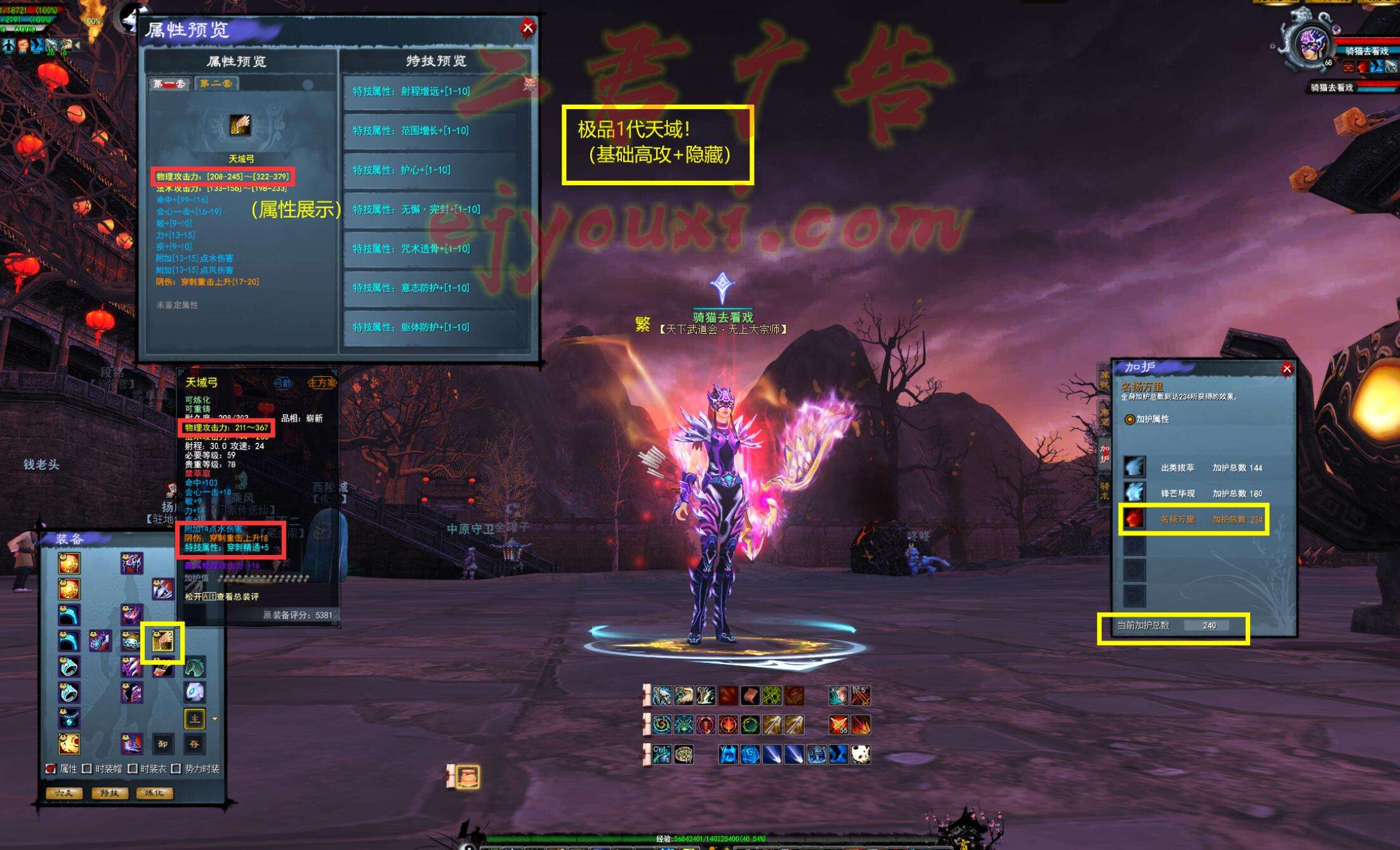Select the 锋芒毕现 blessing row
This screenshot has width=1400, height=850.
coord(1193,493)
